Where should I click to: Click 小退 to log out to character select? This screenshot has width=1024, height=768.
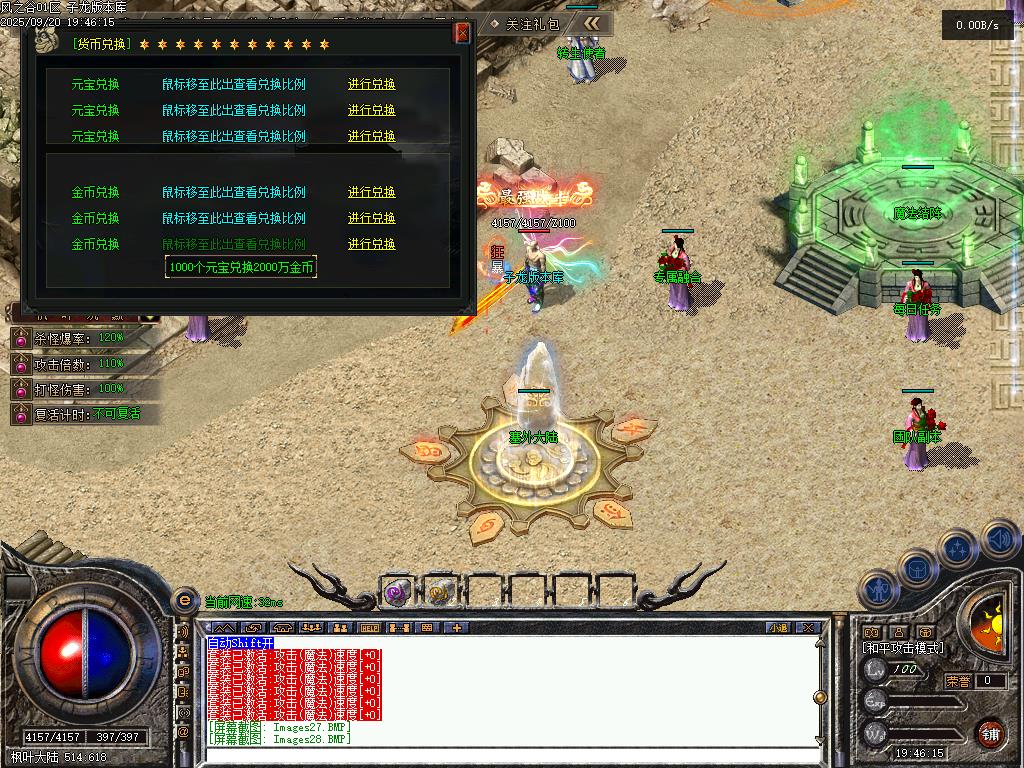point(779,628)
